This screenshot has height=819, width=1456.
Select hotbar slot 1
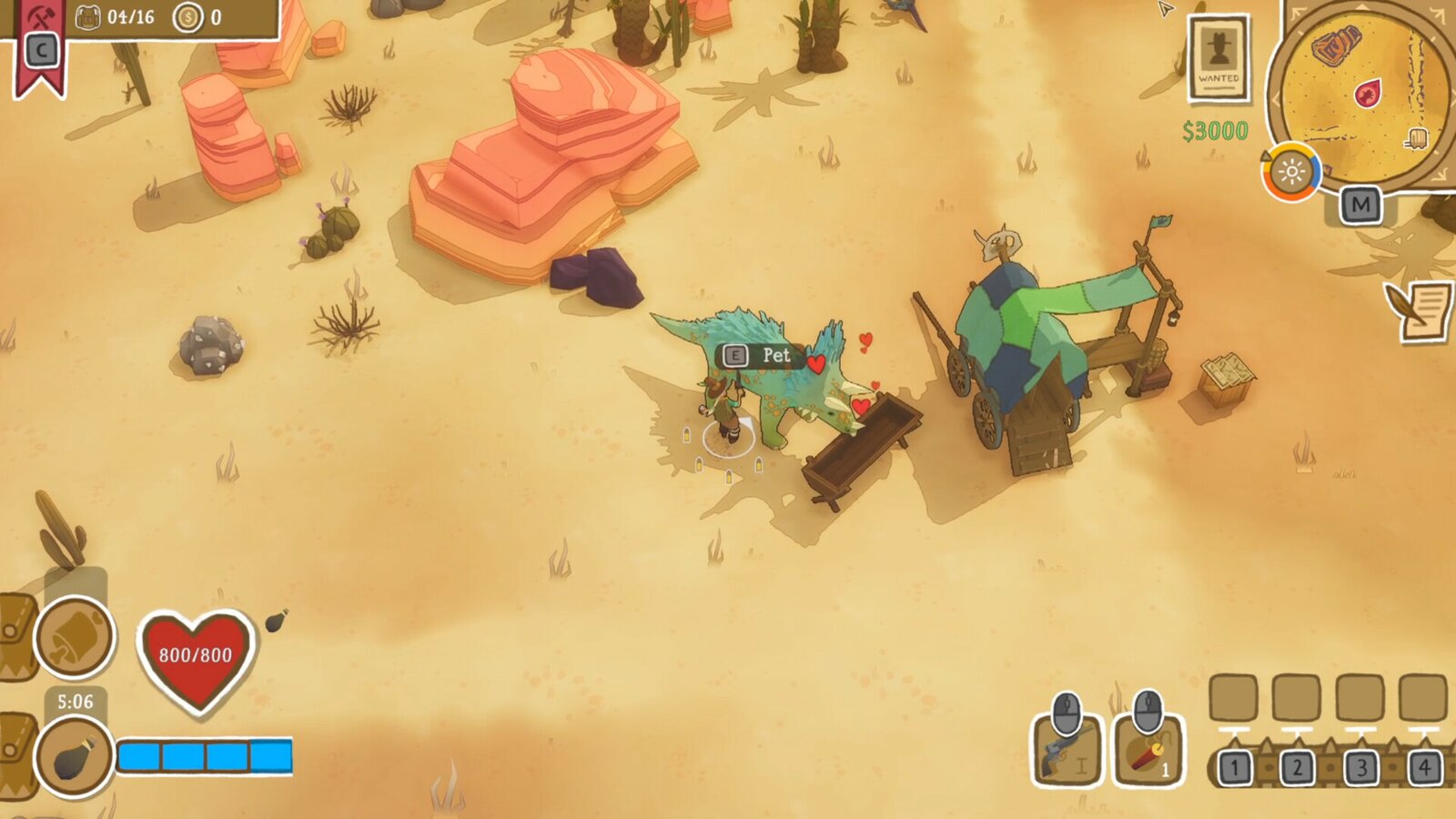[x=1234, y=768]
